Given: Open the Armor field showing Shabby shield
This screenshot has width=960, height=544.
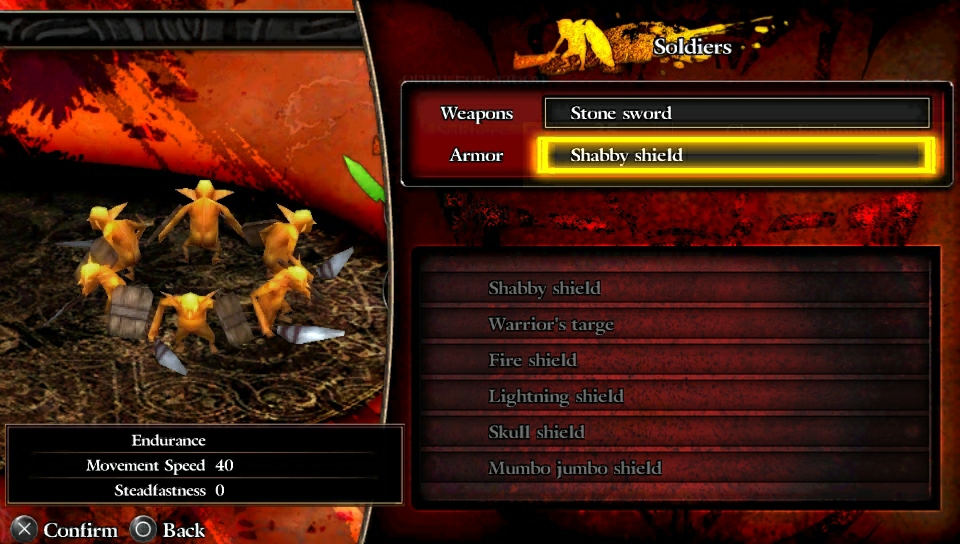Looking at the screenshot, I should tap(736, 155).
